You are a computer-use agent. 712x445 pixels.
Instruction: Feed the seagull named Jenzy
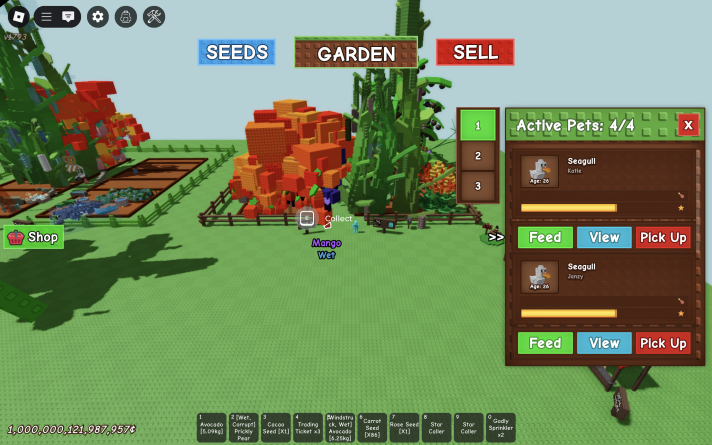tap(545, 343)
